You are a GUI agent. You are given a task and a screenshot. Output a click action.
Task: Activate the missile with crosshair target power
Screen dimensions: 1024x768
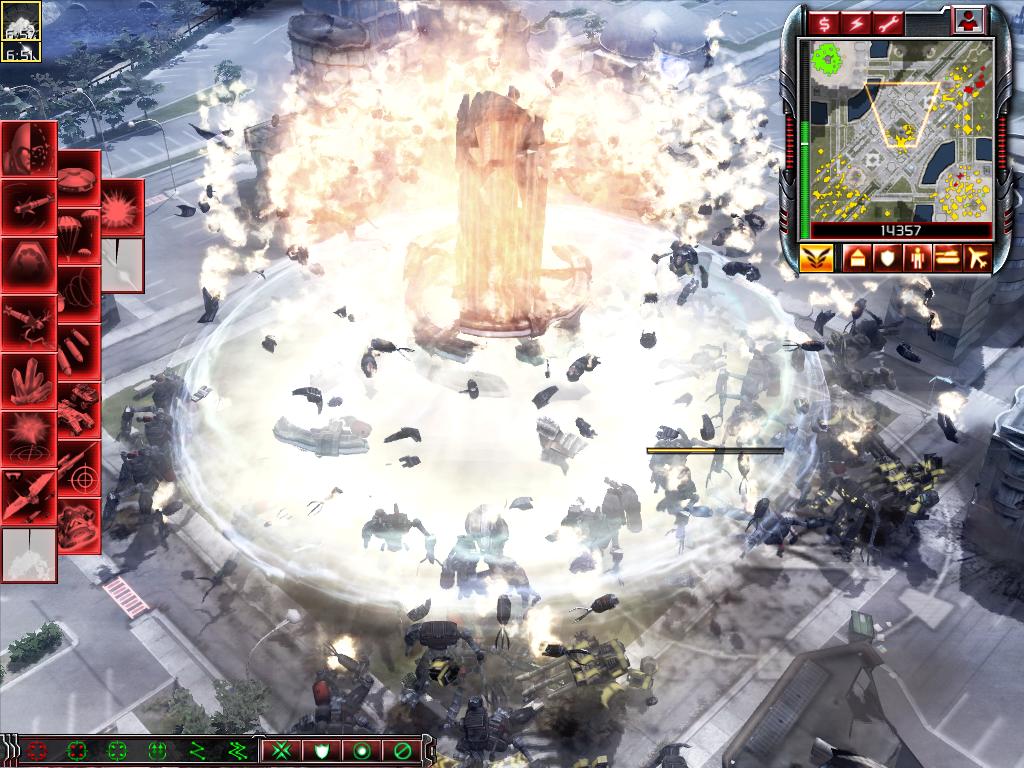click(x=78, y=467)
